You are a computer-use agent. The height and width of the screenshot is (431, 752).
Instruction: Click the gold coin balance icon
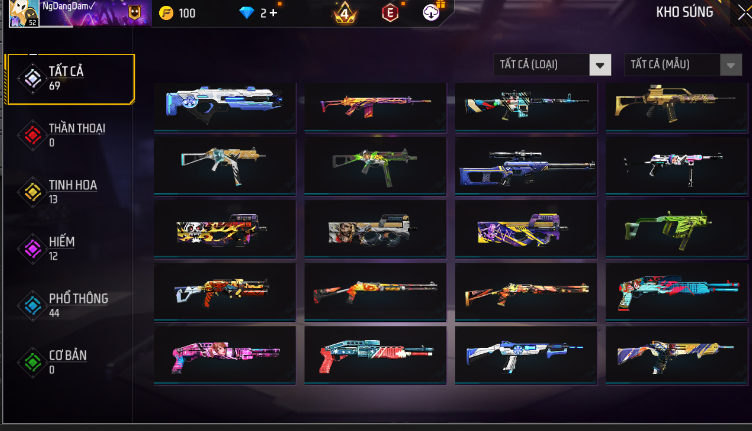(x=166, y=13)
